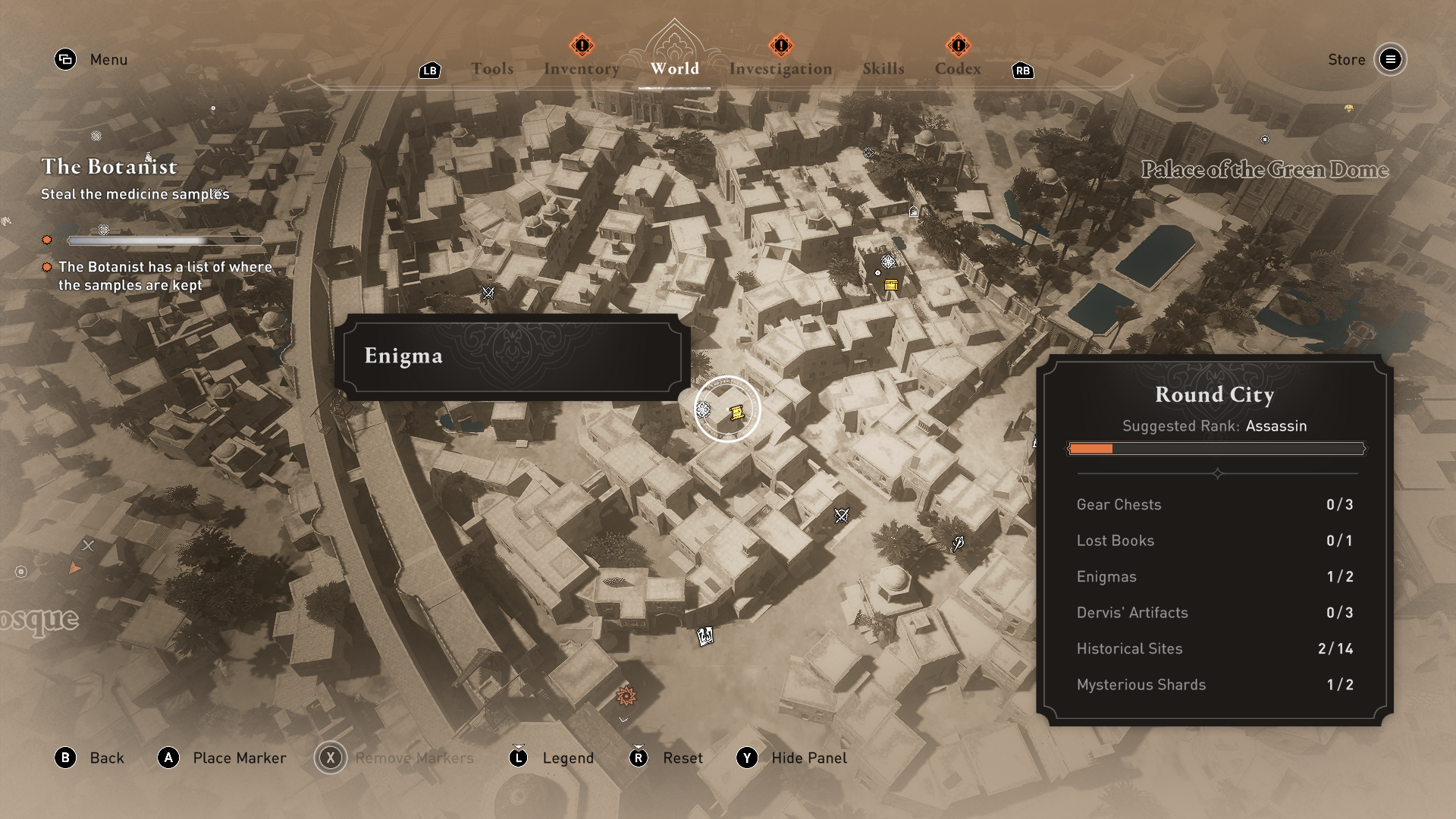The height and width of the screenshot is (819, 1456).
Task: Select the orange quest objective map marker
Action: (x=626, y=695)
